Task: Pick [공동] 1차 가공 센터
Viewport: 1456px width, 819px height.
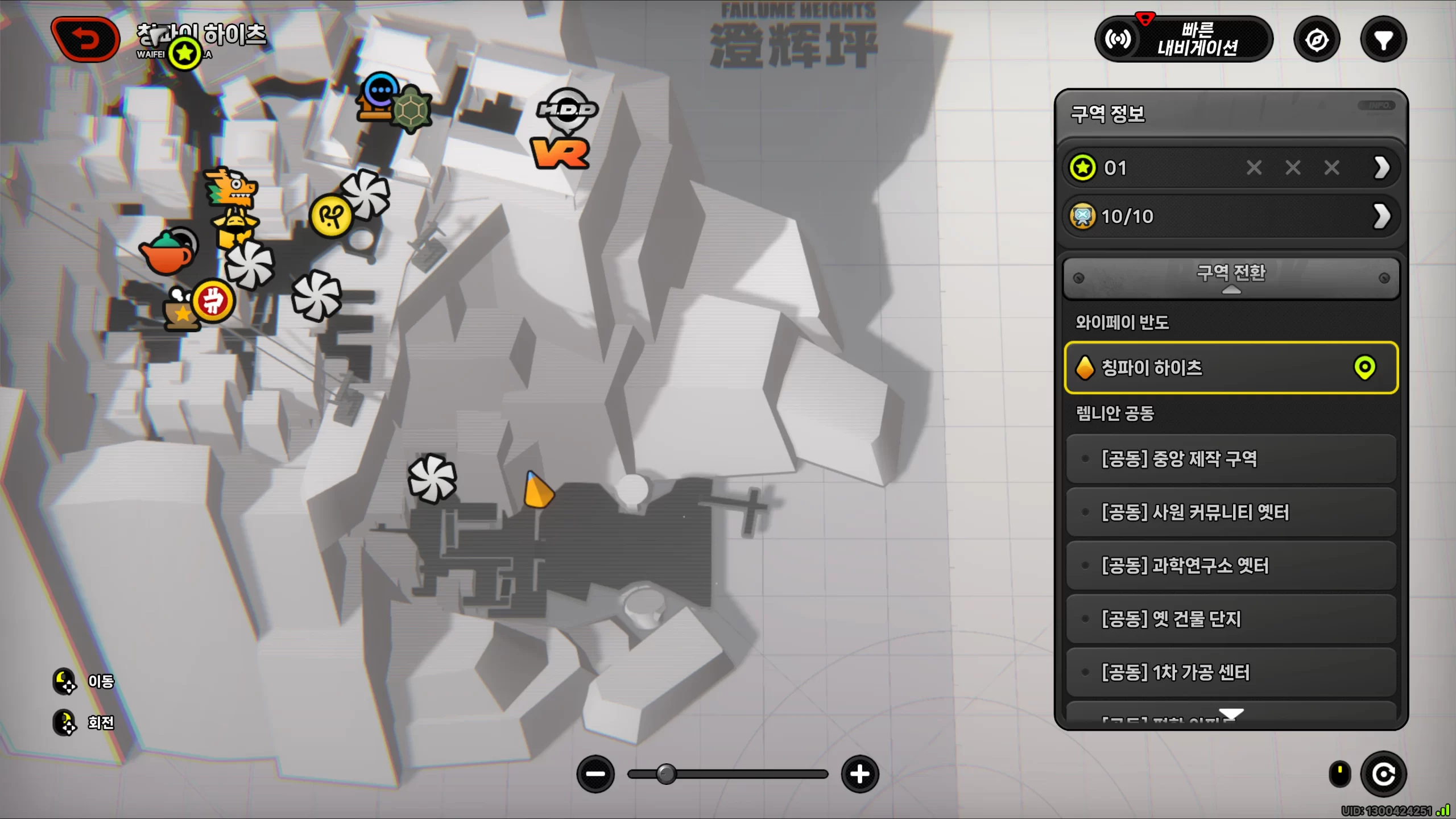Action: pos(1231,672)
